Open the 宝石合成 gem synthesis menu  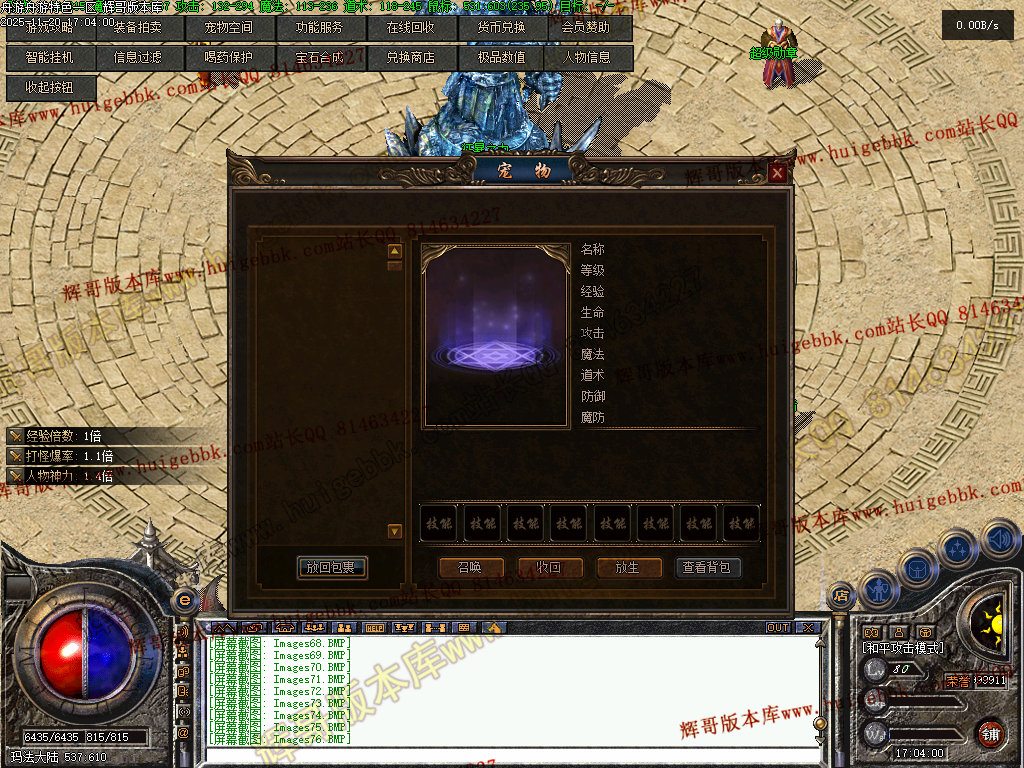(319, 58)
